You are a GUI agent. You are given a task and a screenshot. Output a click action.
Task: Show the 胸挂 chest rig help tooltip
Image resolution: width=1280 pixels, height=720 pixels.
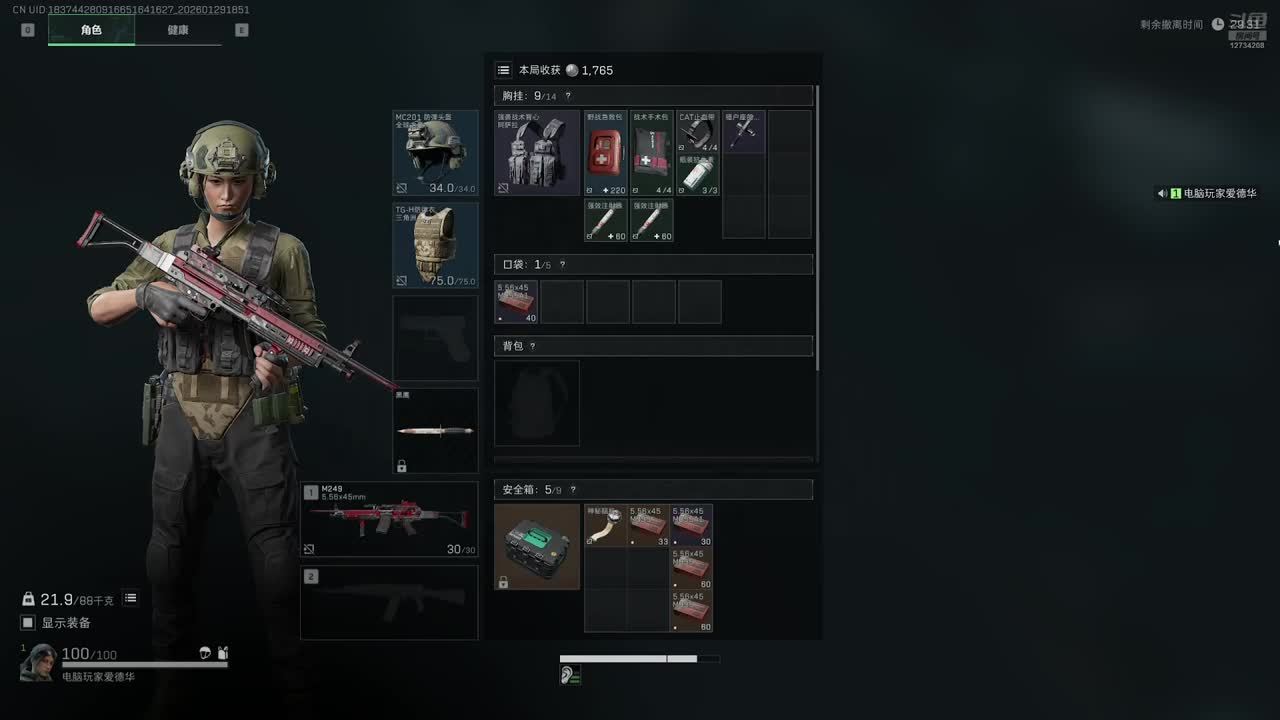pos(568,96)
